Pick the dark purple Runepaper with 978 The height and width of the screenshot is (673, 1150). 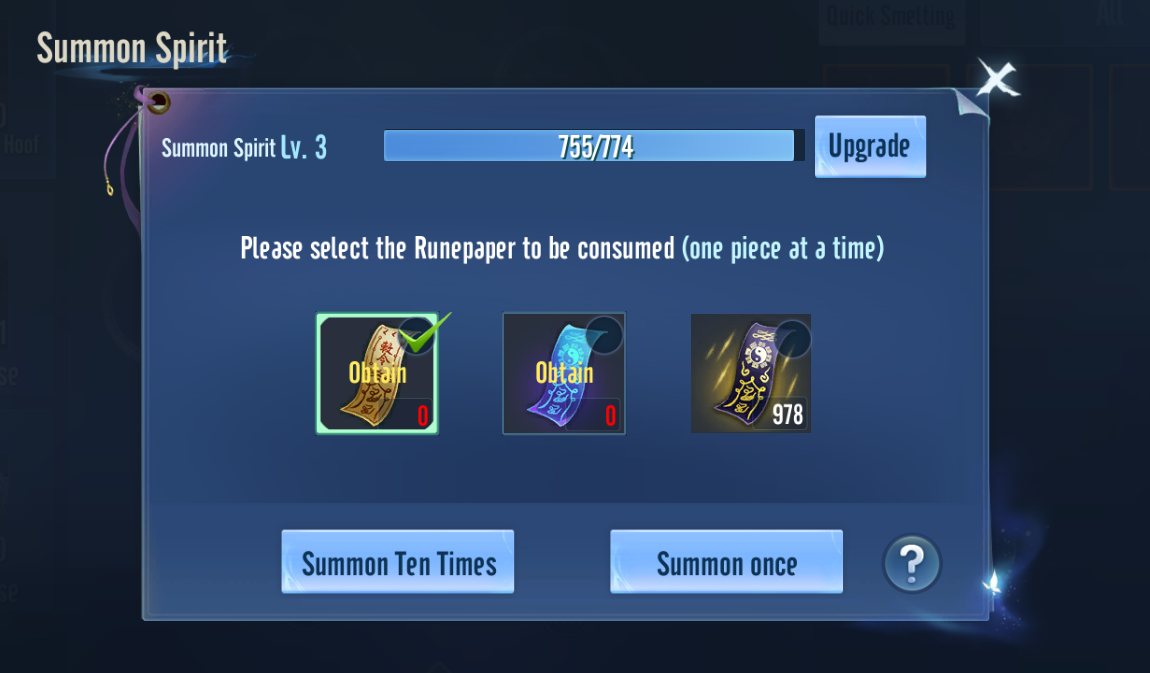tap(751, 373)
